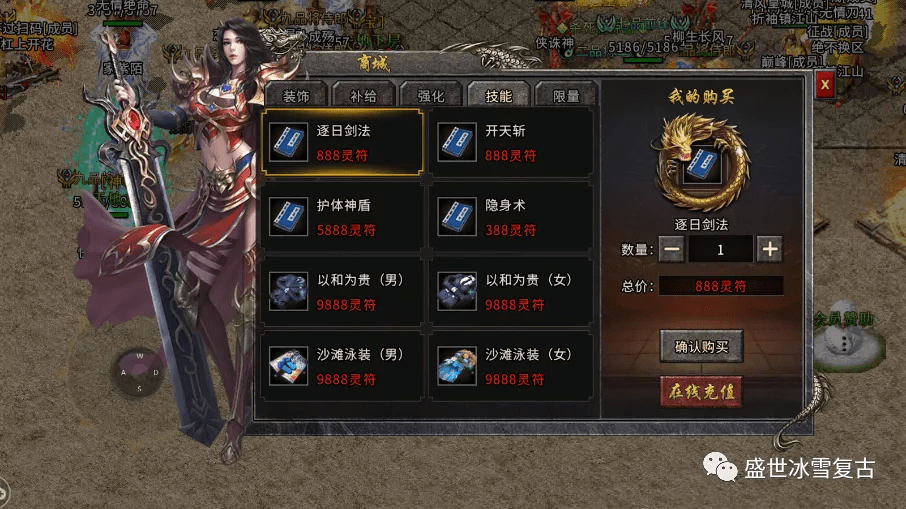
Task: Select 以和为贵（女）outfit item
Action: 512,292
